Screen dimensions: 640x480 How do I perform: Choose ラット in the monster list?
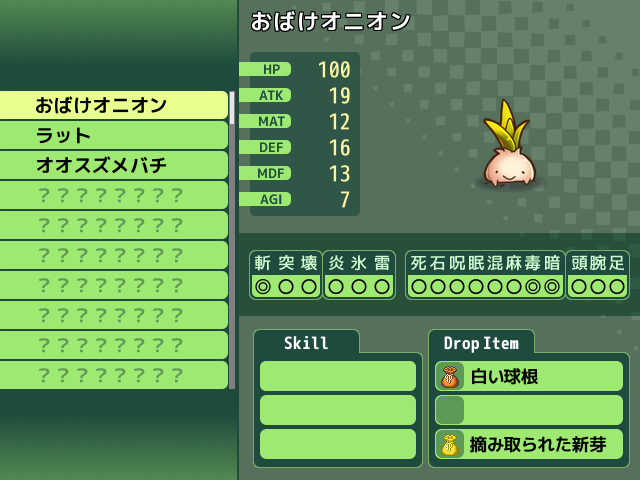coord(114,135)
